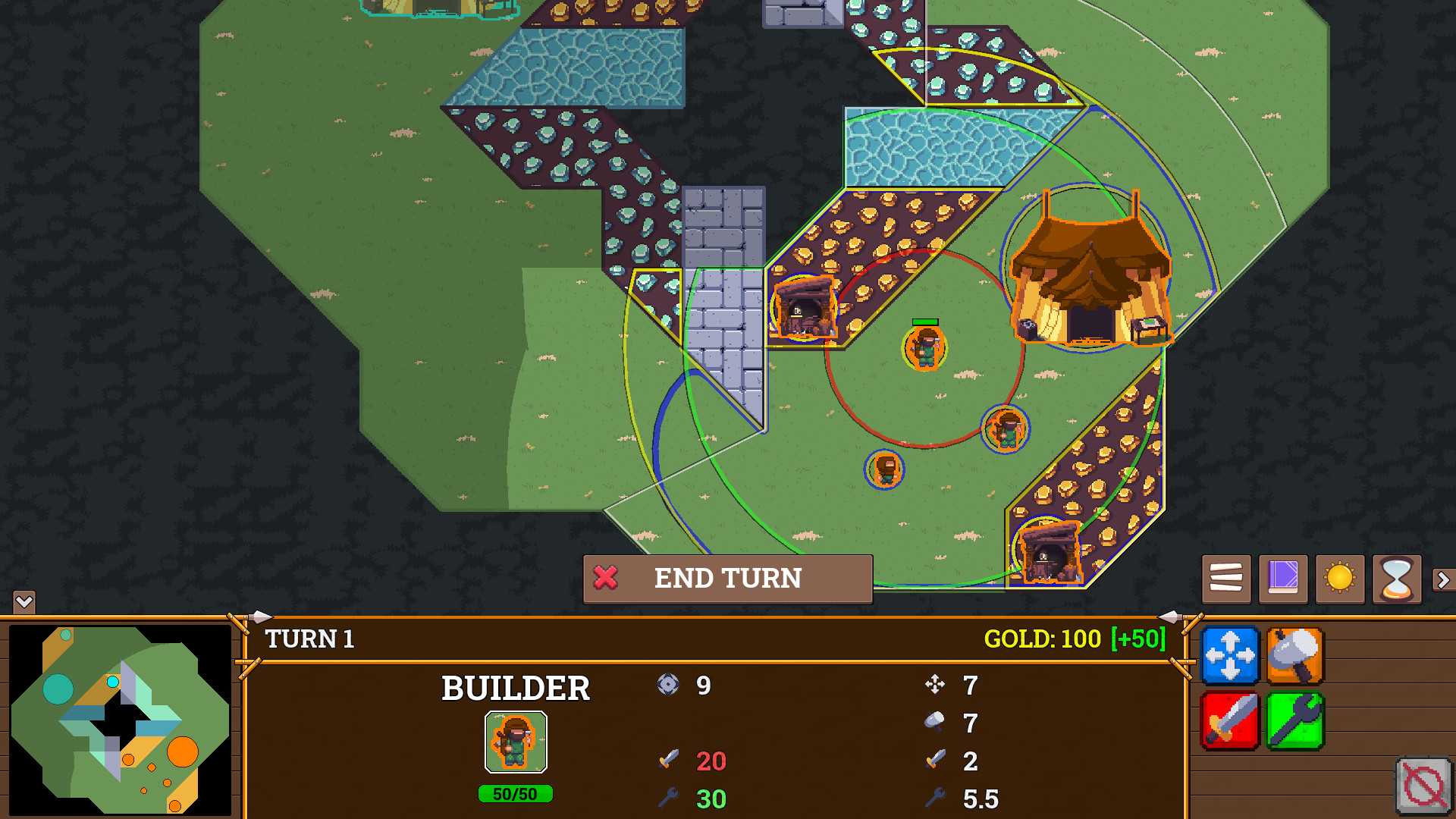Open the purple book panel
The width and height of the screenshot is (1456, 819).
[1282, 578]
